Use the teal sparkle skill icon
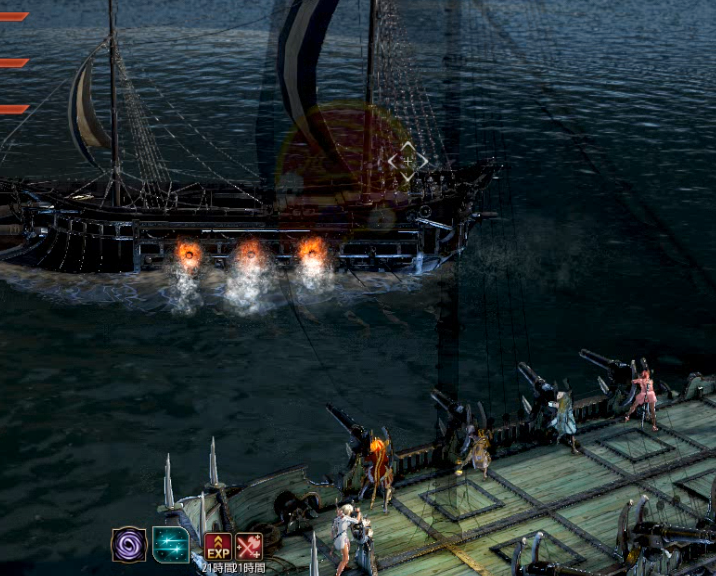This screenshot has height=576, width=716. click(x=170, y=545)
